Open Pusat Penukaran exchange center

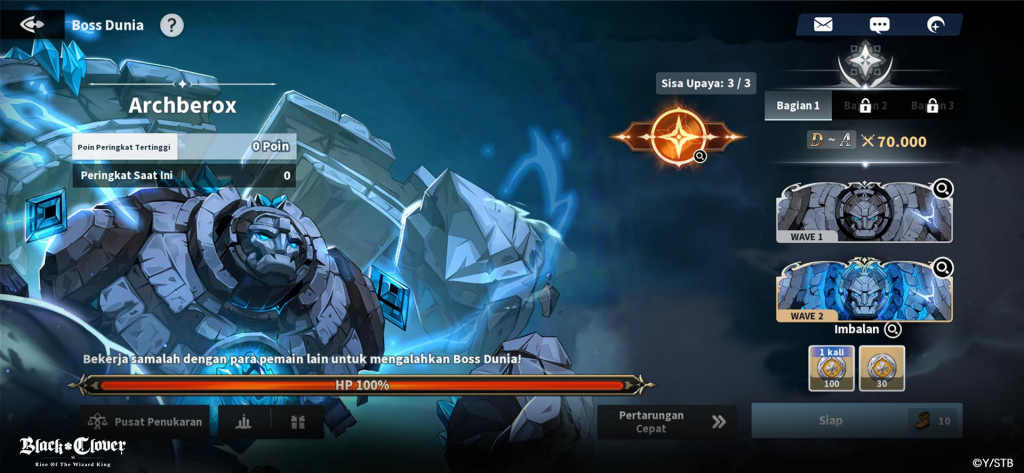146,422
